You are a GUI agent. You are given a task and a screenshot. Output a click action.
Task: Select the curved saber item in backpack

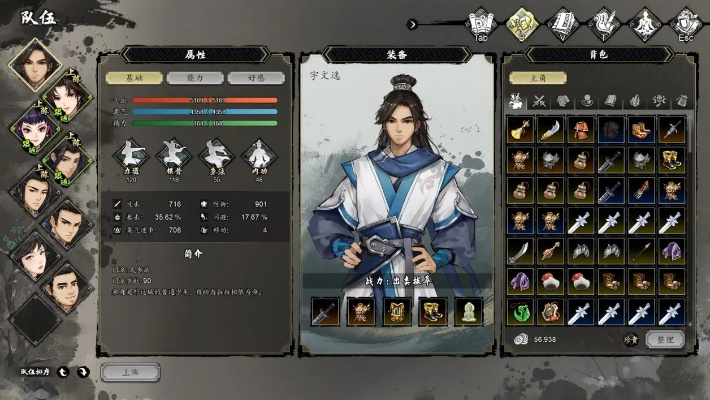pyautogui.click(x=550, y=129)
